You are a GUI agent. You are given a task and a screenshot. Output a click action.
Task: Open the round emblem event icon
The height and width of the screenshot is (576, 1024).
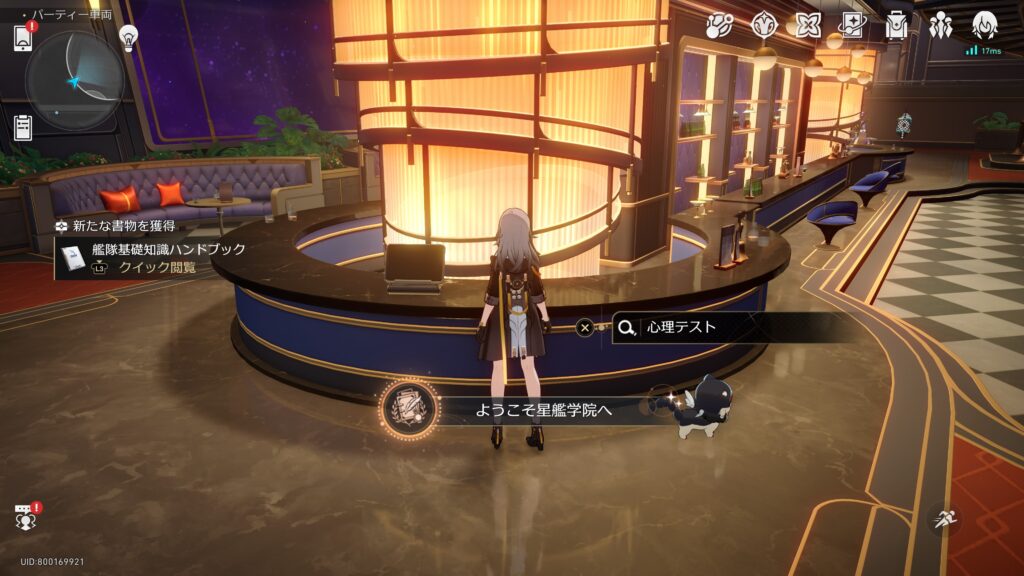765,26
